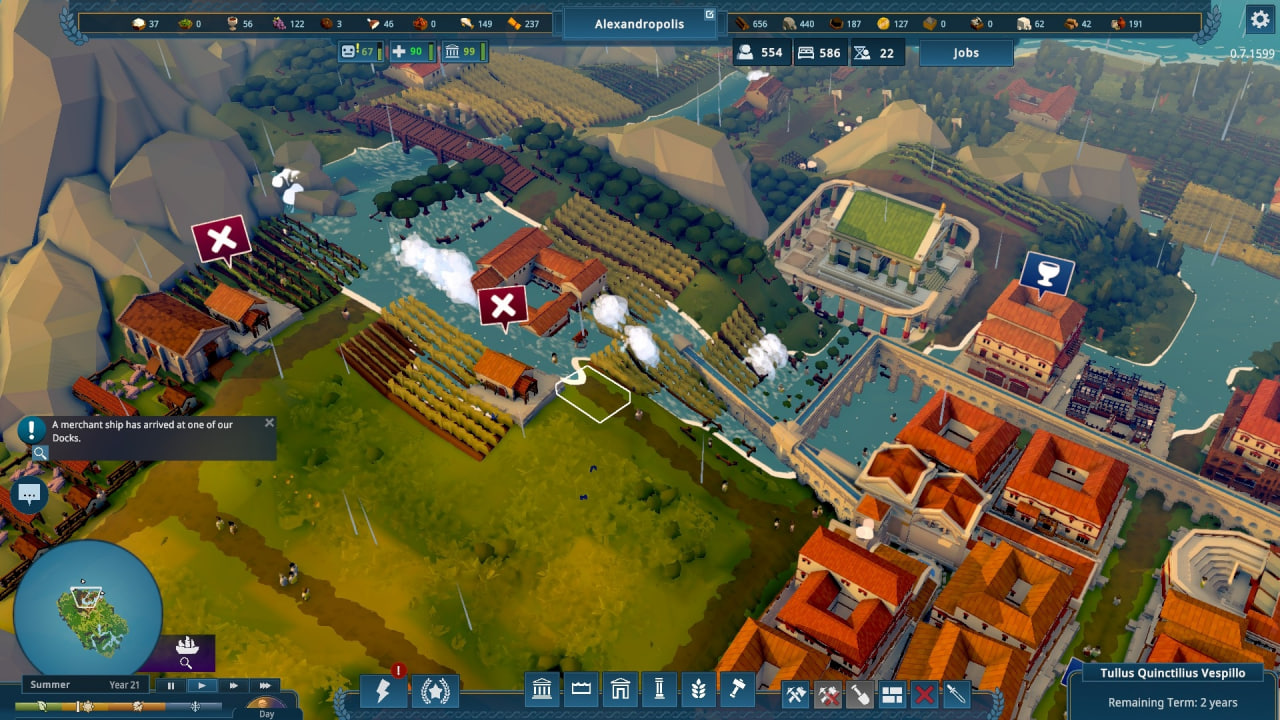Open the speech bubble message log
Viewport: 1280px width, 720px height.
[29, 494]
